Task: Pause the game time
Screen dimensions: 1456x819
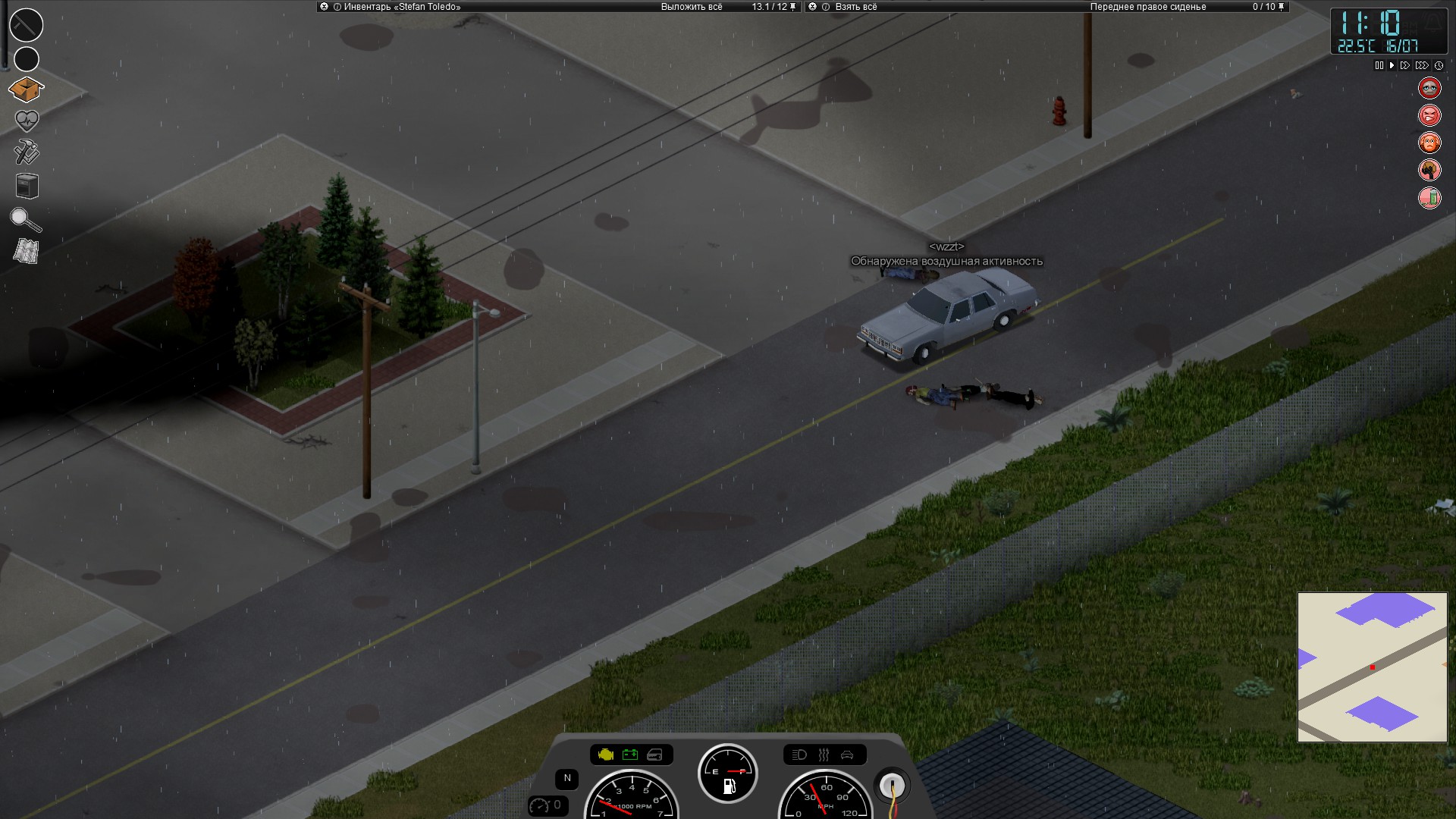Action: [x=1379, y=66]
